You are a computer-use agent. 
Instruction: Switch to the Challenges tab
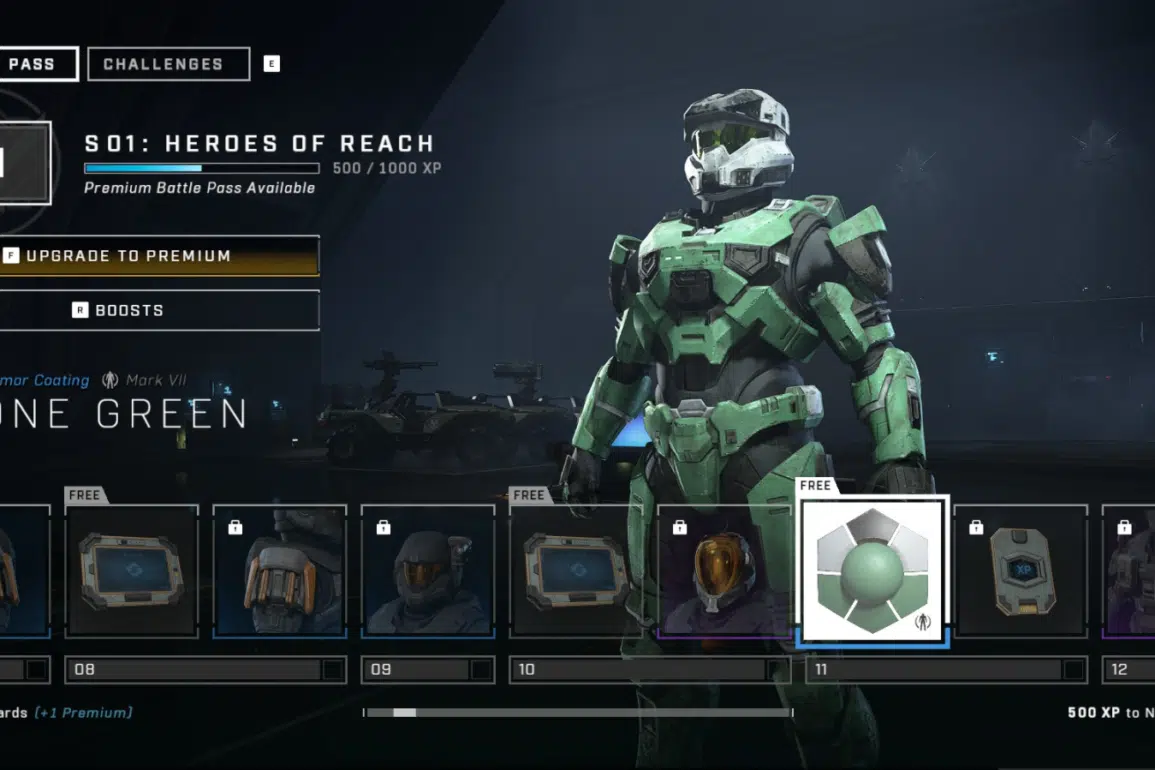pos(168,64)
